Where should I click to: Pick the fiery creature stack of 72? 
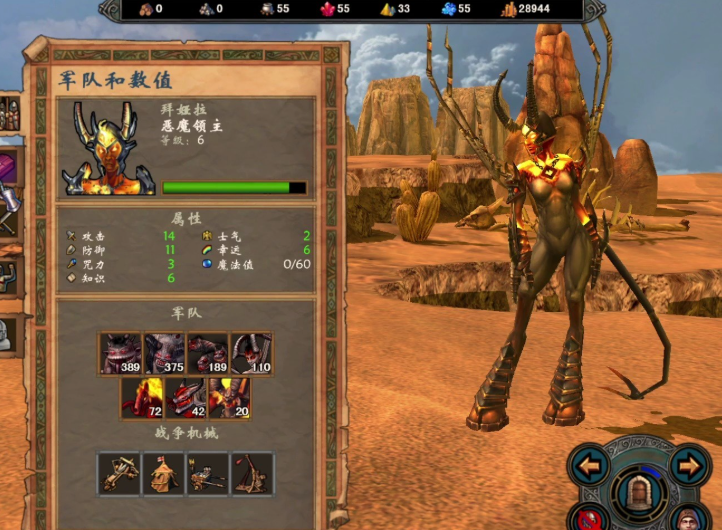pos(142,397)
